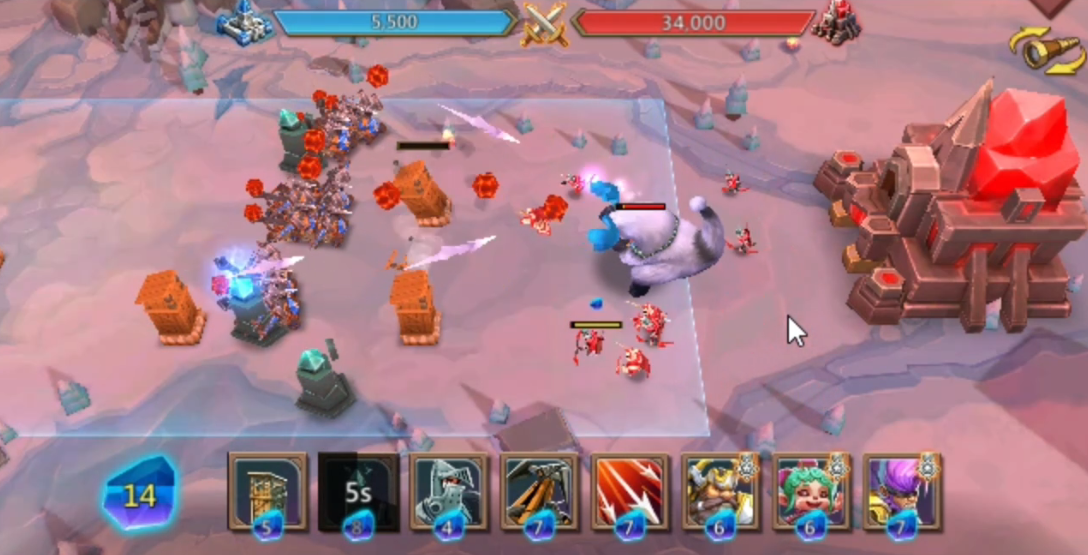Deploy the golden-armored bearded hero card
This screenshot has height=555, width=1088.
[x=720, y=490]
